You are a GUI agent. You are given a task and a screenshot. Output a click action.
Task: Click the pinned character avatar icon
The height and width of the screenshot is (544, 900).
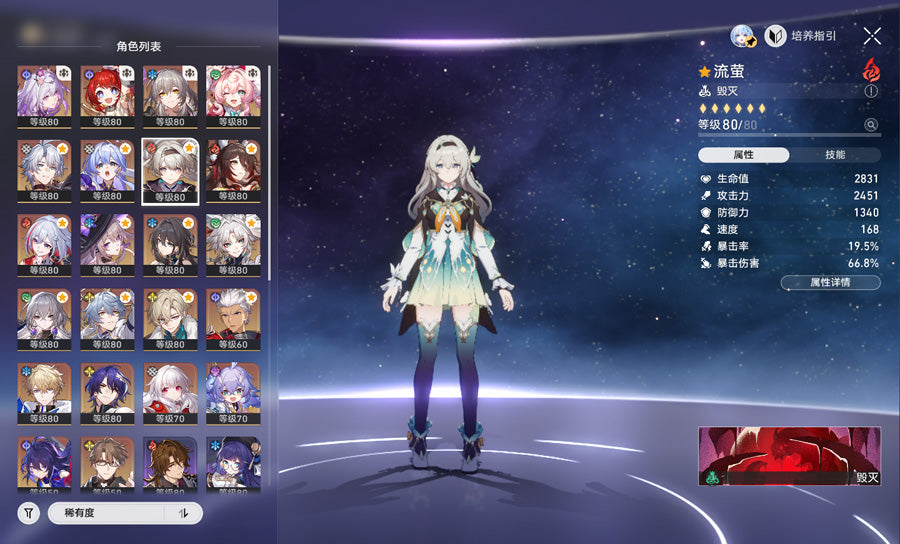[x=743, y=36]
